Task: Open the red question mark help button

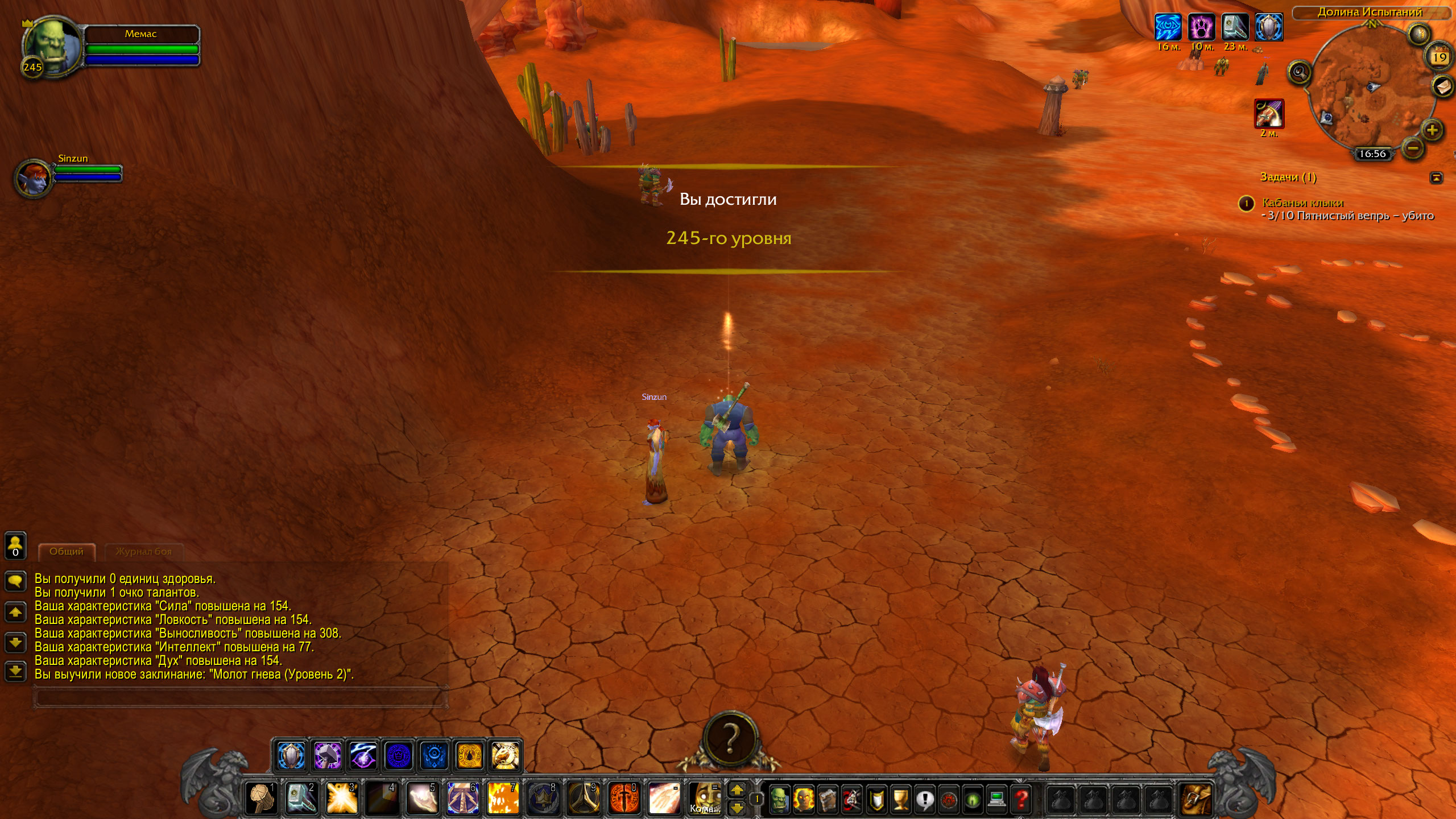Action: pyautogui.click(x=1021, y=799)
